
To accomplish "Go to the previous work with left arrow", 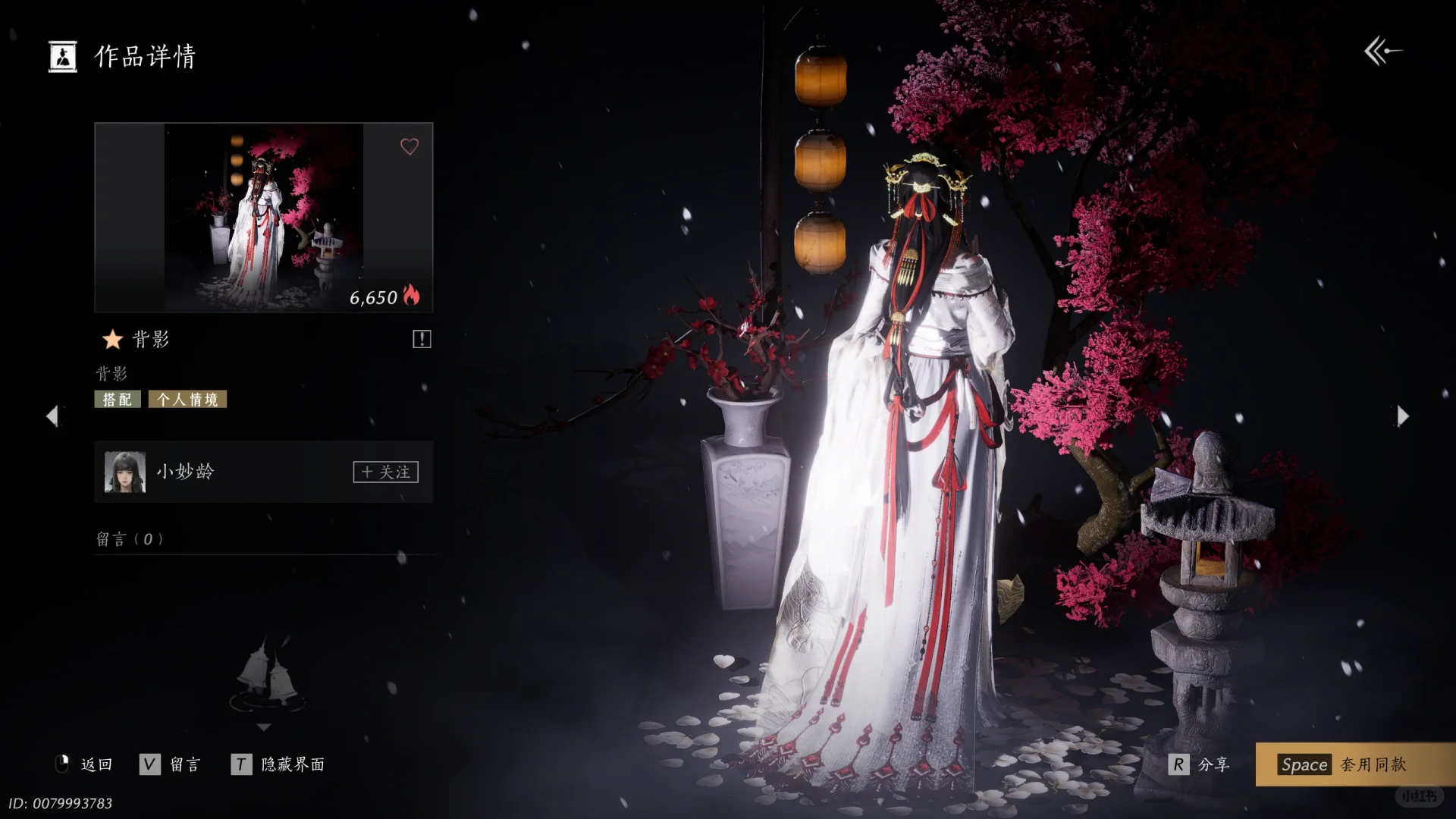I will [x=52, y=416].
